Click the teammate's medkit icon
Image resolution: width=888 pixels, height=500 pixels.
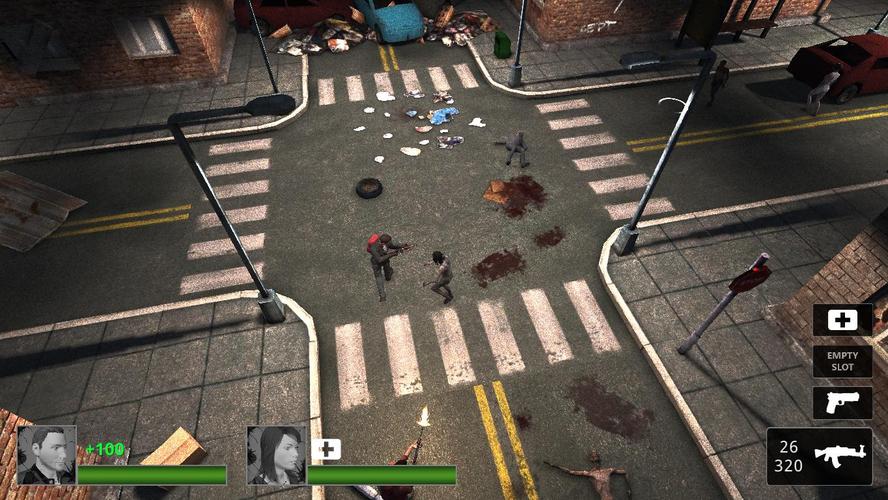327,450
